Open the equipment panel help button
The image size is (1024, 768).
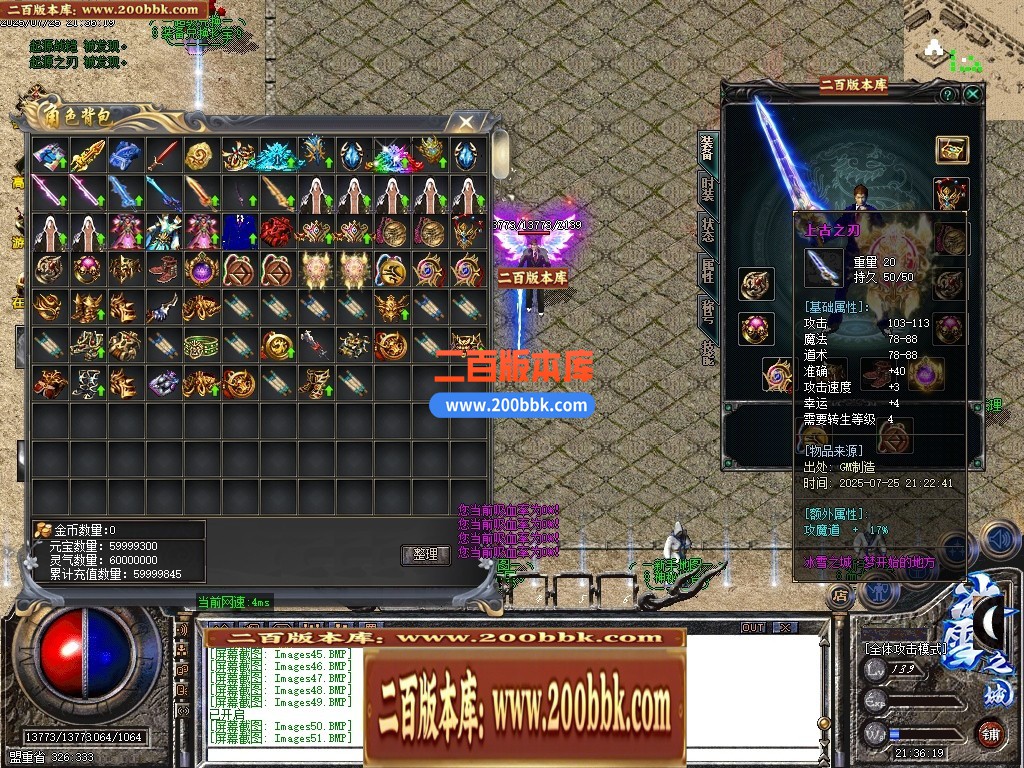coord(947,94)
